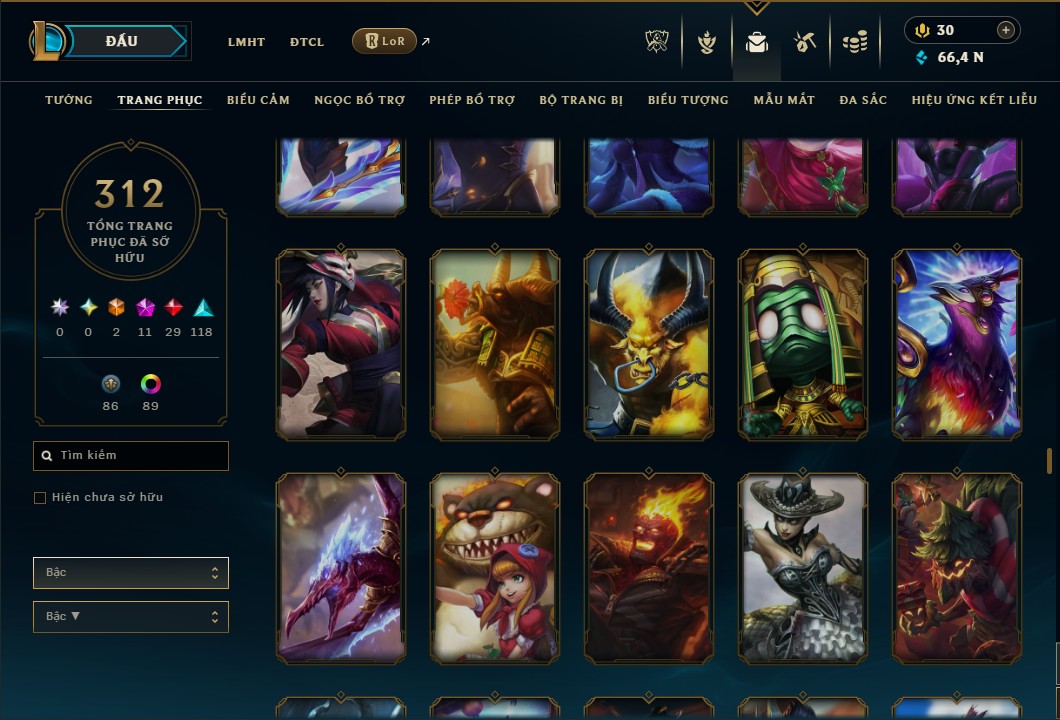Go to the BỘ TRANG BỊ tab
Image resolution: width=1060 pixels, height=720 pixels.
click(x=581, y=100)
